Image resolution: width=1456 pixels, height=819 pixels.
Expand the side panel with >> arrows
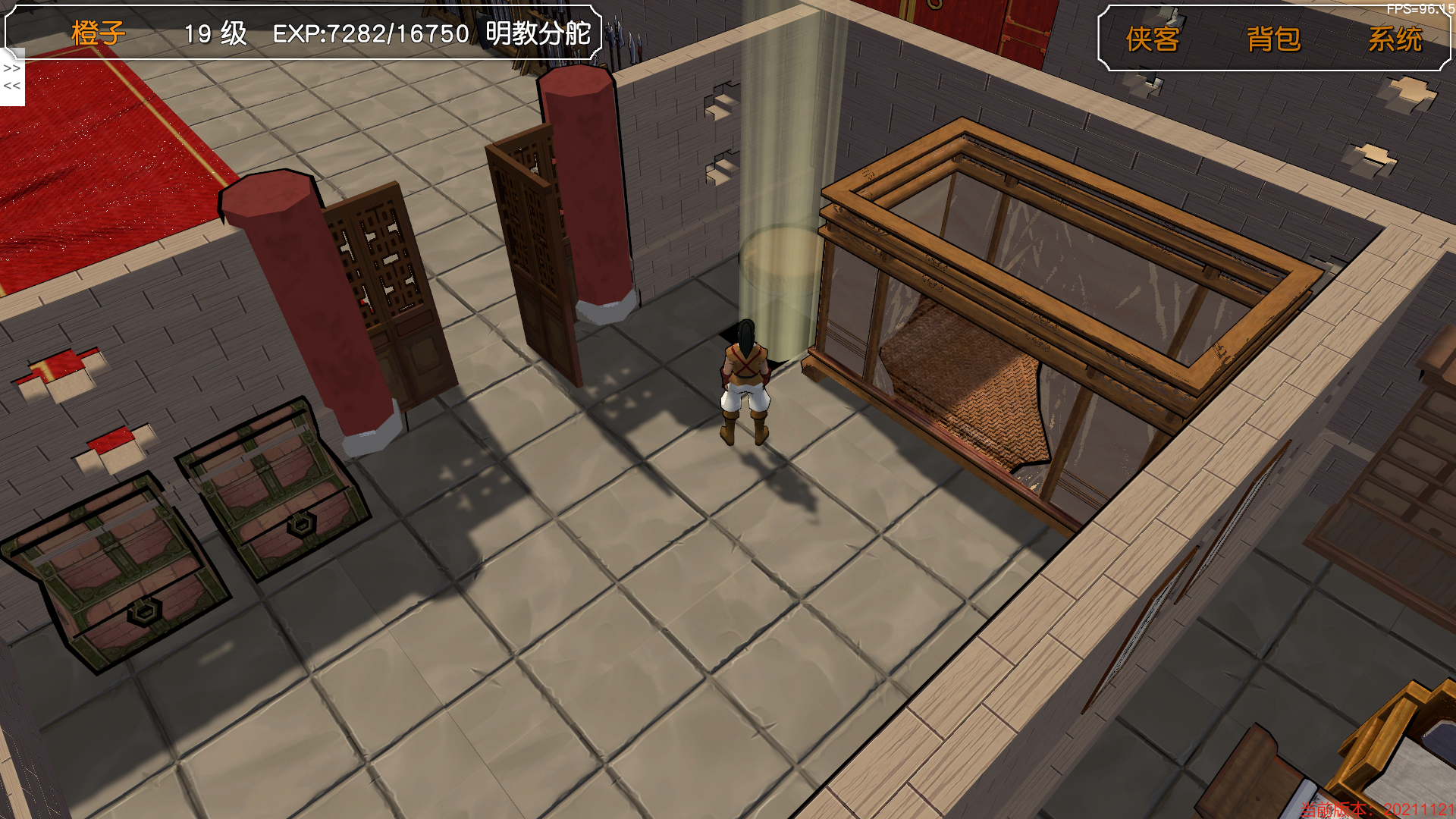pos(12,68)
